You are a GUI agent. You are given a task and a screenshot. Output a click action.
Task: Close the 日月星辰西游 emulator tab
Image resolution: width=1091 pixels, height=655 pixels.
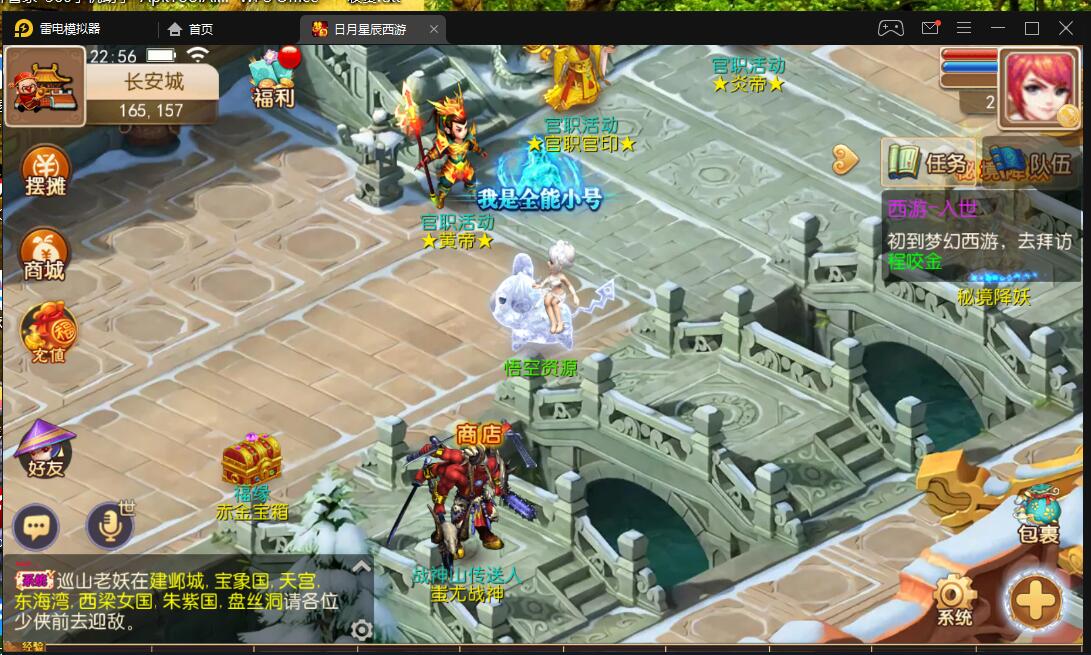[x=434, y=29]
